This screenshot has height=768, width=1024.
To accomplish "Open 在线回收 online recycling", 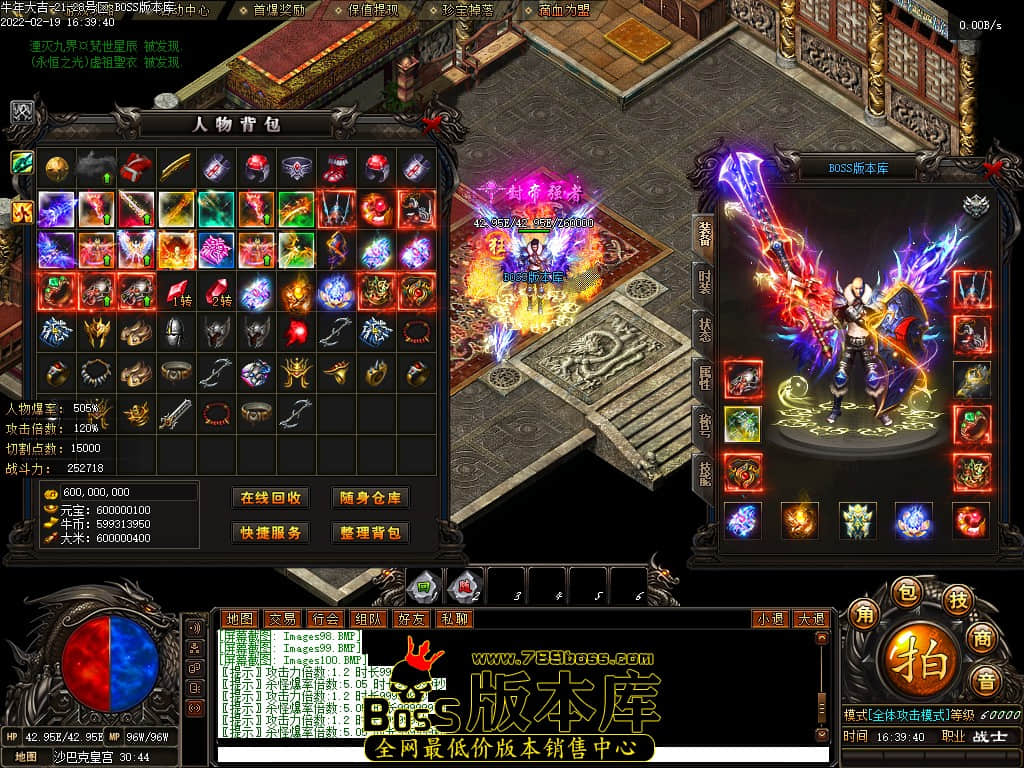I will click(x=270, y=498).
